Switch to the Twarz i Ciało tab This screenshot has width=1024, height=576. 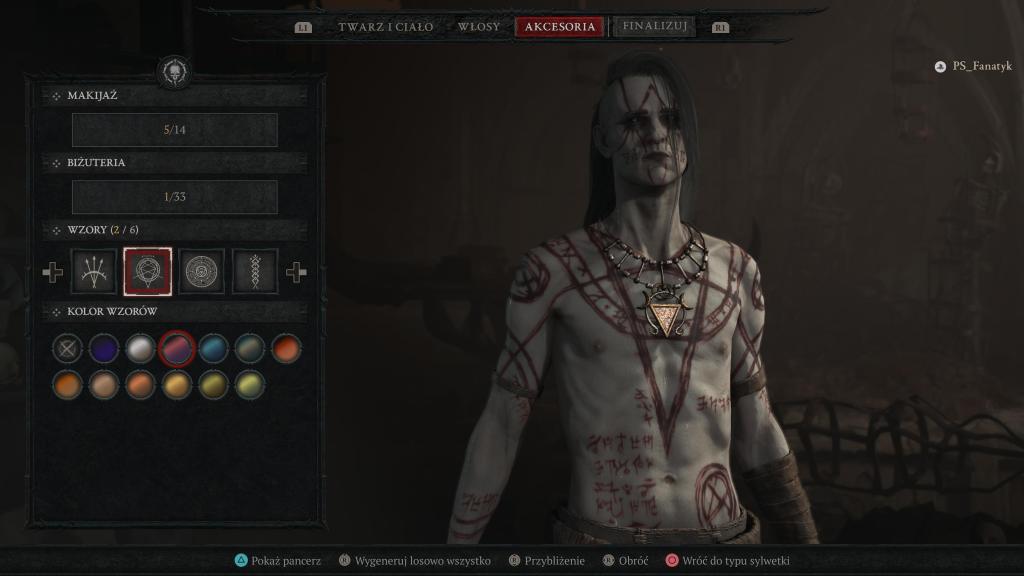[x=385, y=27]
